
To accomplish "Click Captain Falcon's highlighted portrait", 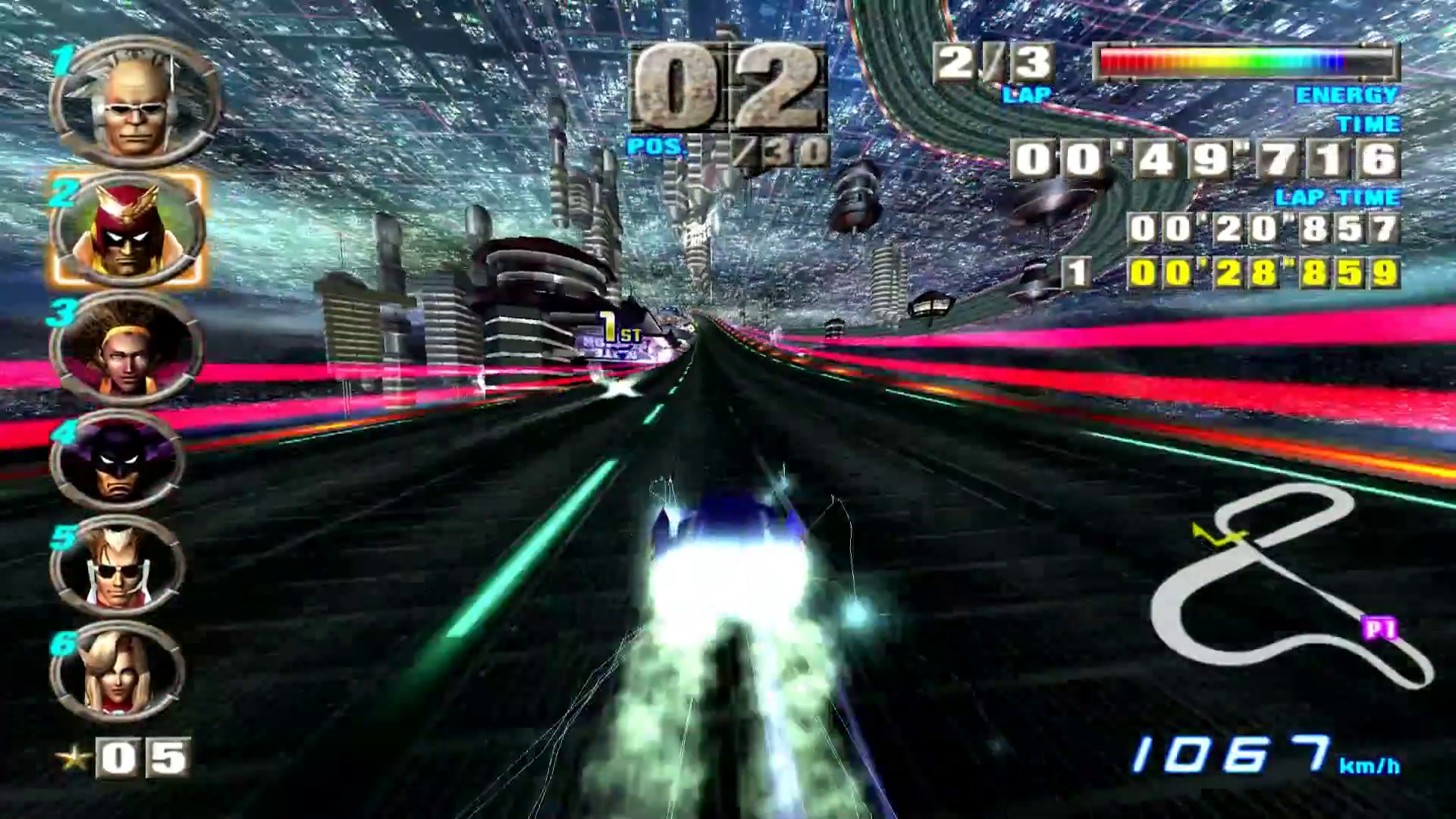I will click(x=127, y=229).
